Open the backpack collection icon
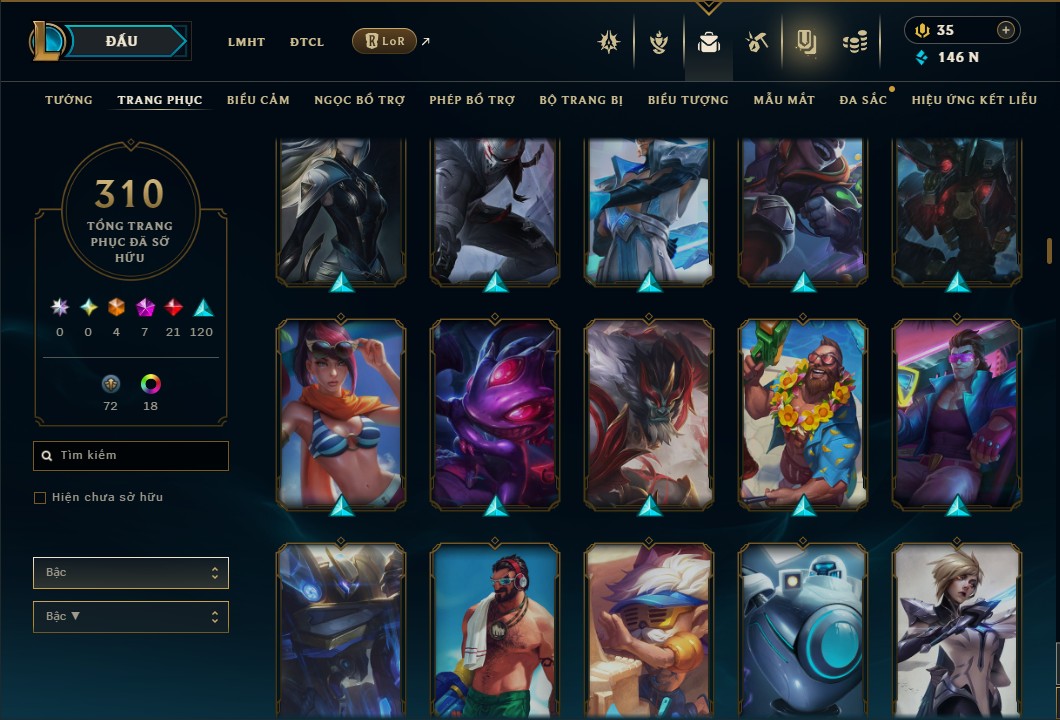This screenshot has width=1060, height=720. point(708,42)
